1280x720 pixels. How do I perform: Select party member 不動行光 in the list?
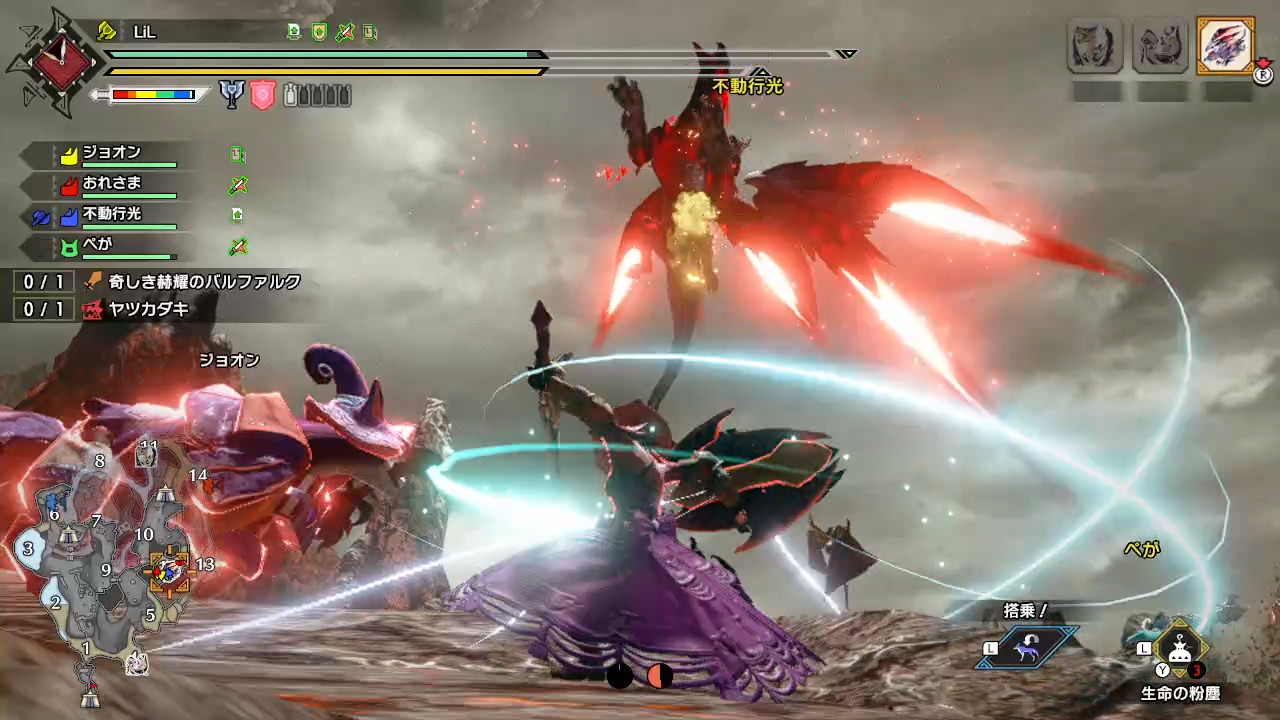tap(112, 214)
